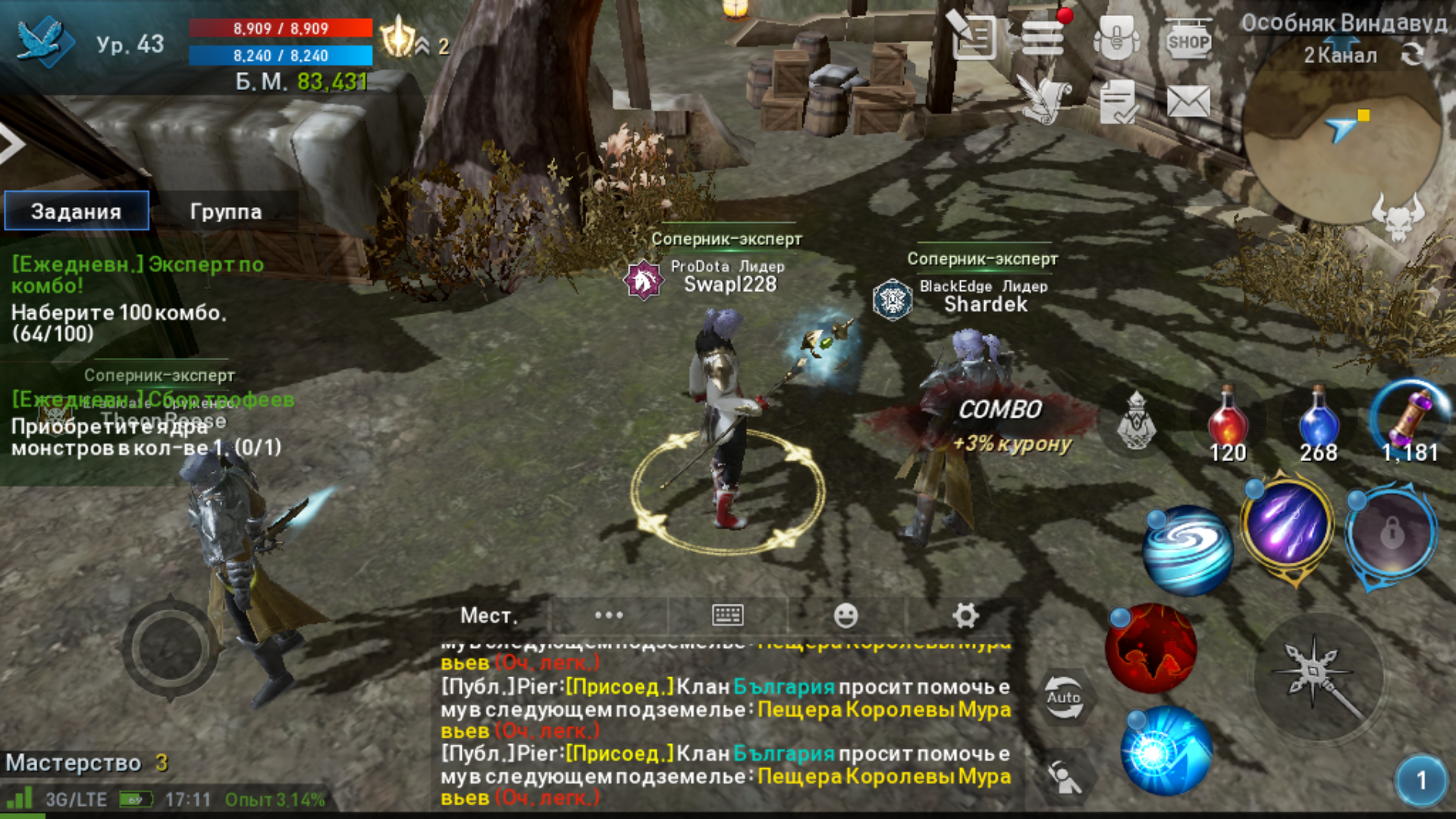Toggle the Auto battle button
The image size is (1456, 819).
tap(1063, 698)
